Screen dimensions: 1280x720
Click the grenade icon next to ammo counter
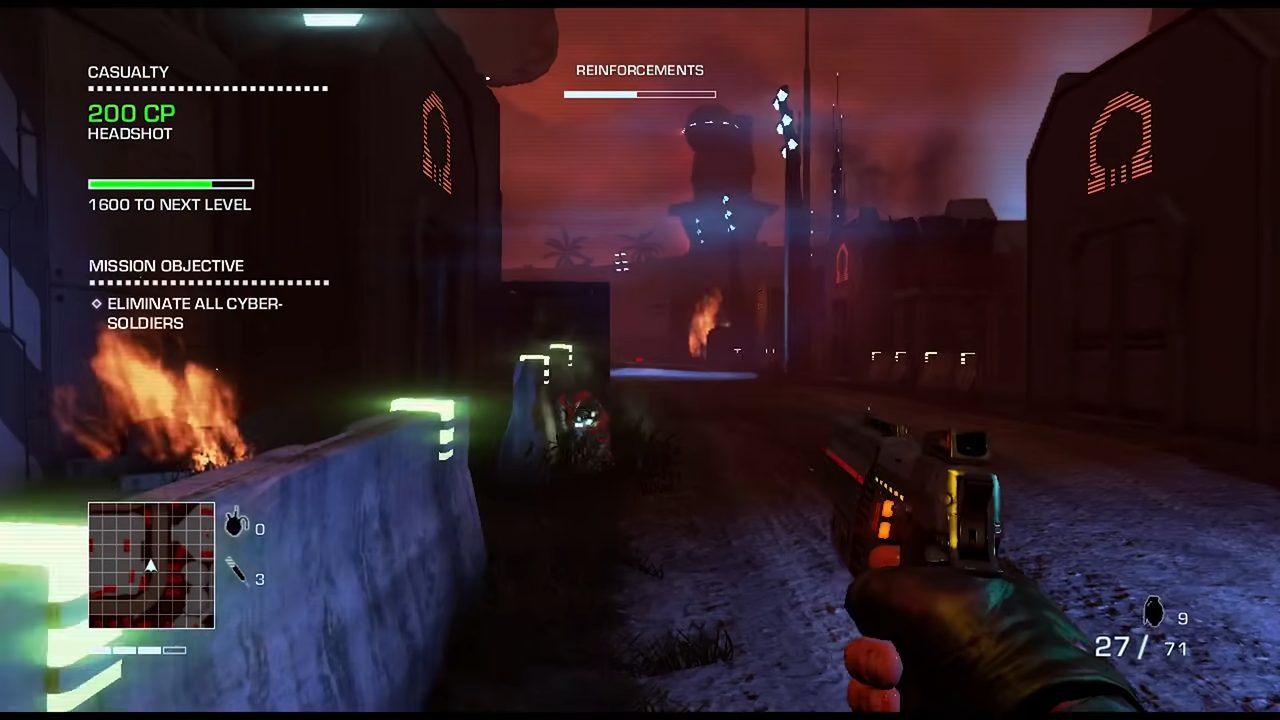point(1152,612)
